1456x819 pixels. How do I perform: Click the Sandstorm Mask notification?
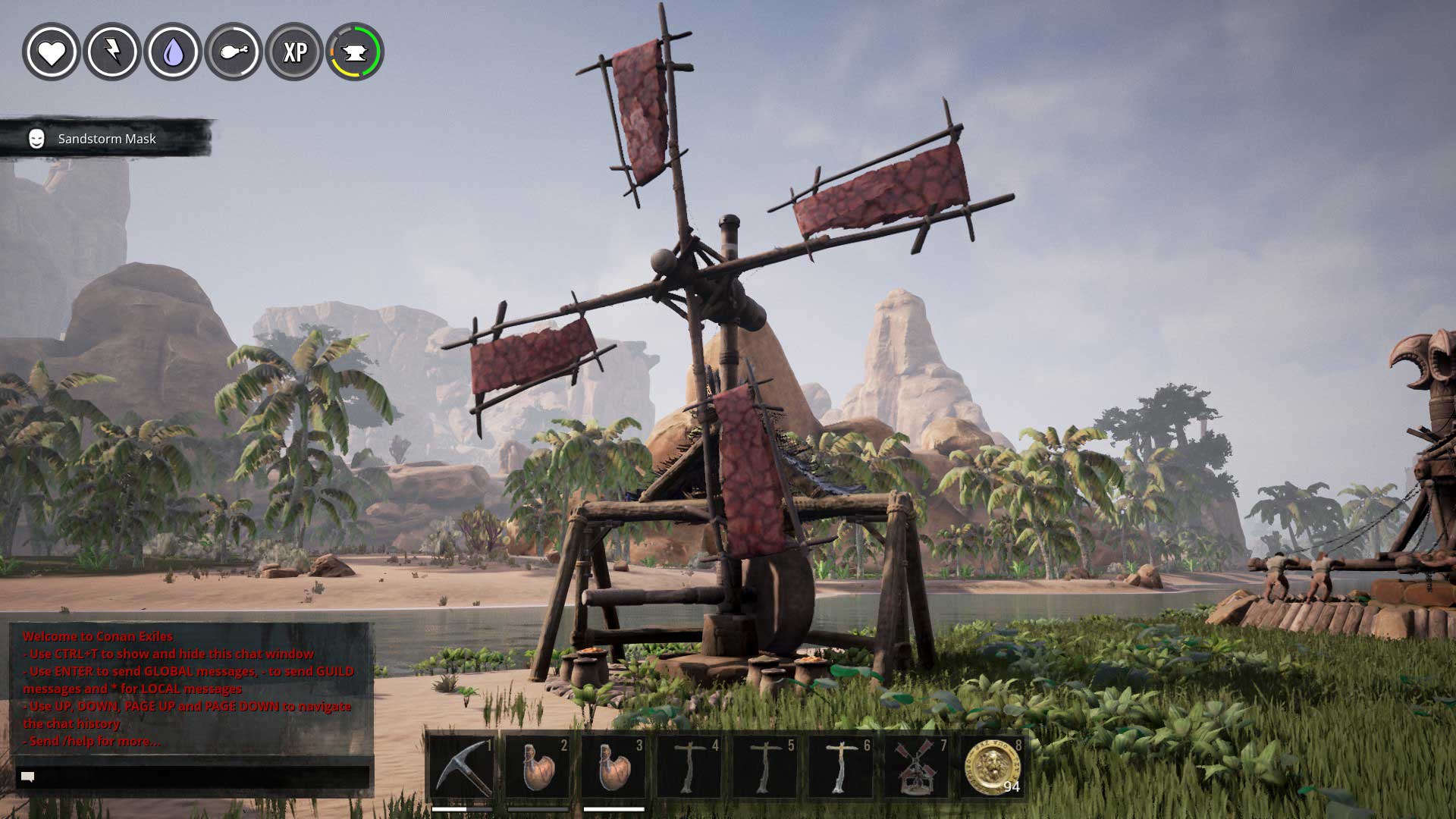(106, 139)
